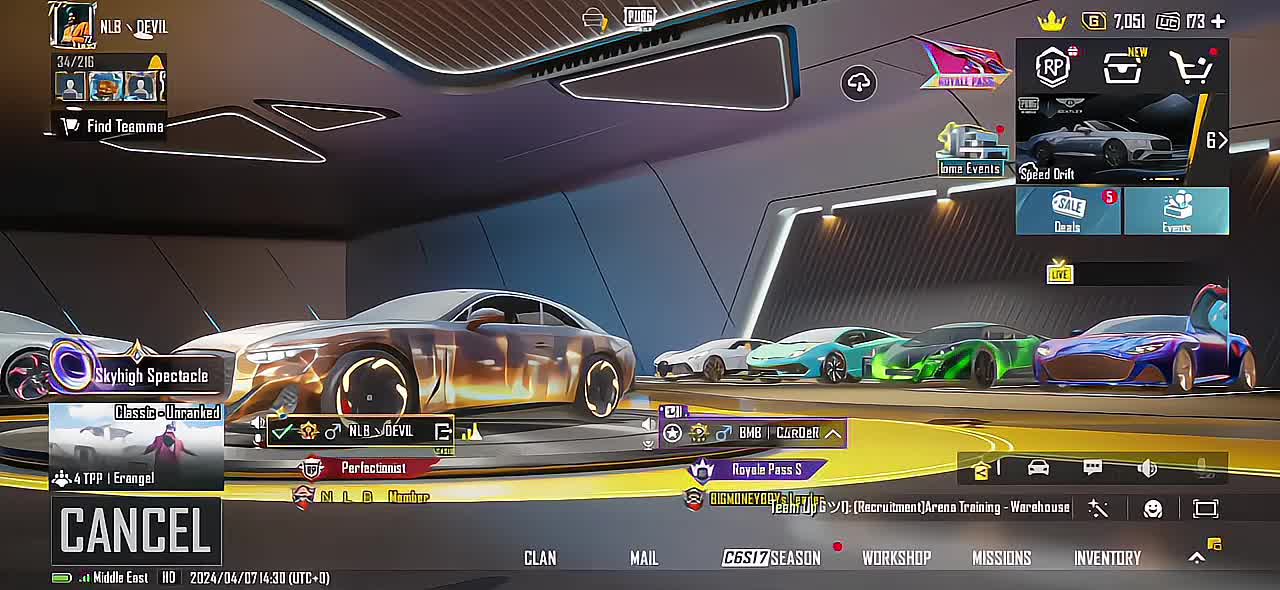Viewport: 1280px width, 590px height.
Task: Open the Deals sale tile
Action: tap(1068, 211)
